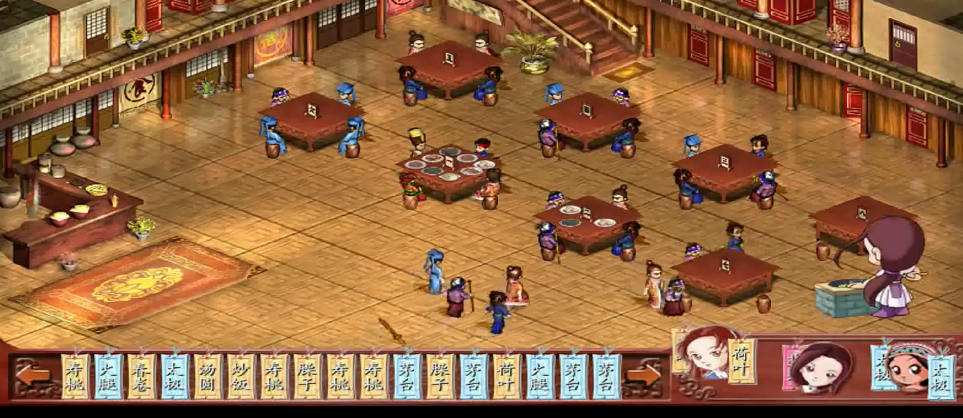Viewport: 963px width, 418px height.
Task: Click the right arrow on the dish bar
Action: pyautogui.click(x=643, y=377)
